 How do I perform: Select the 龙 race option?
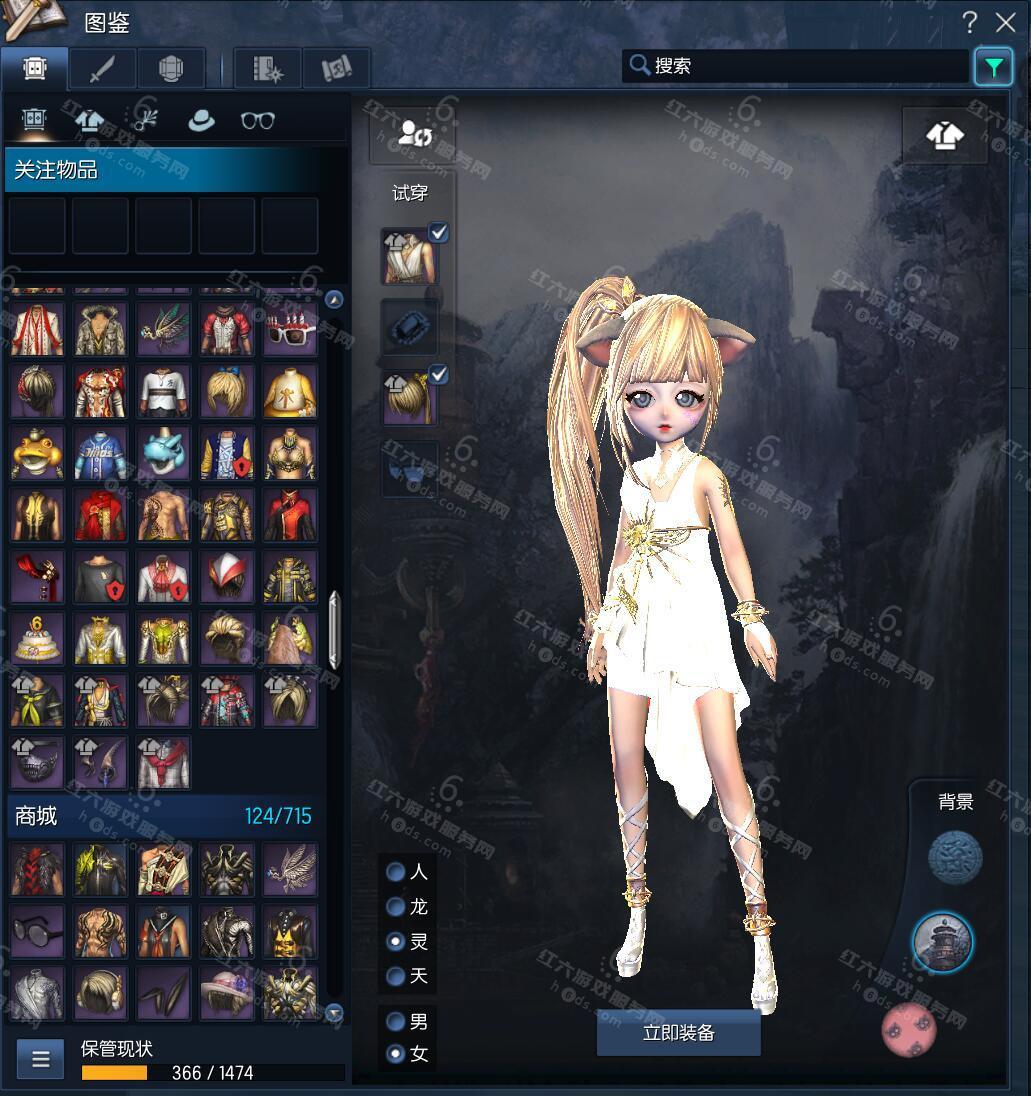[396, 907]
